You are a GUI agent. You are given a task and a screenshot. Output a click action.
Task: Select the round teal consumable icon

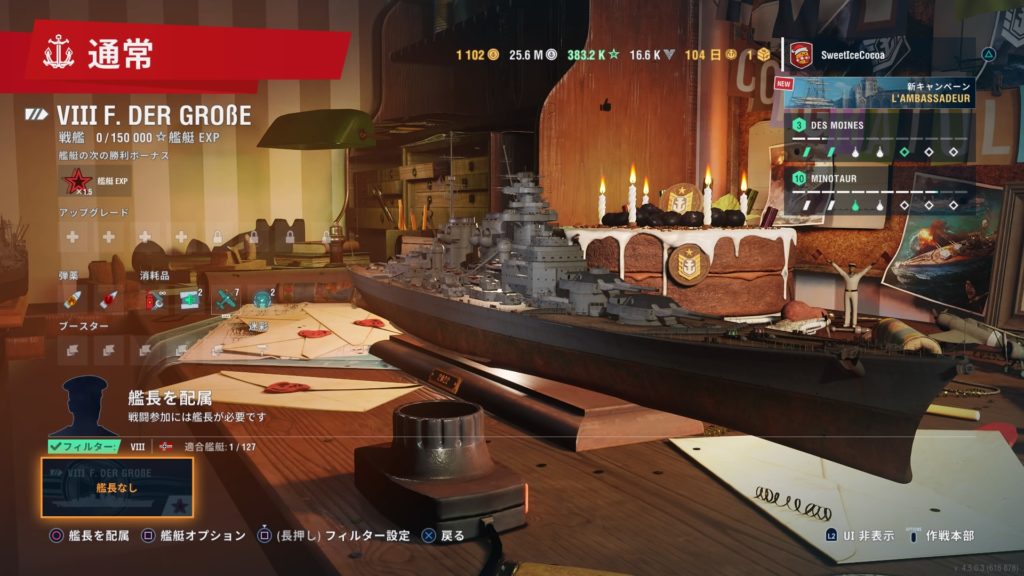click(262, 298)
